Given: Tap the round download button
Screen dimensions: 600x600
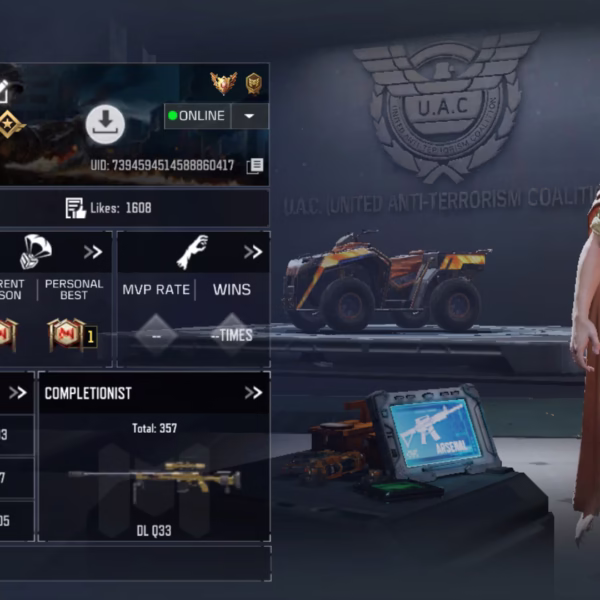Looking at the screenshot, I should [x=104, y=124].
